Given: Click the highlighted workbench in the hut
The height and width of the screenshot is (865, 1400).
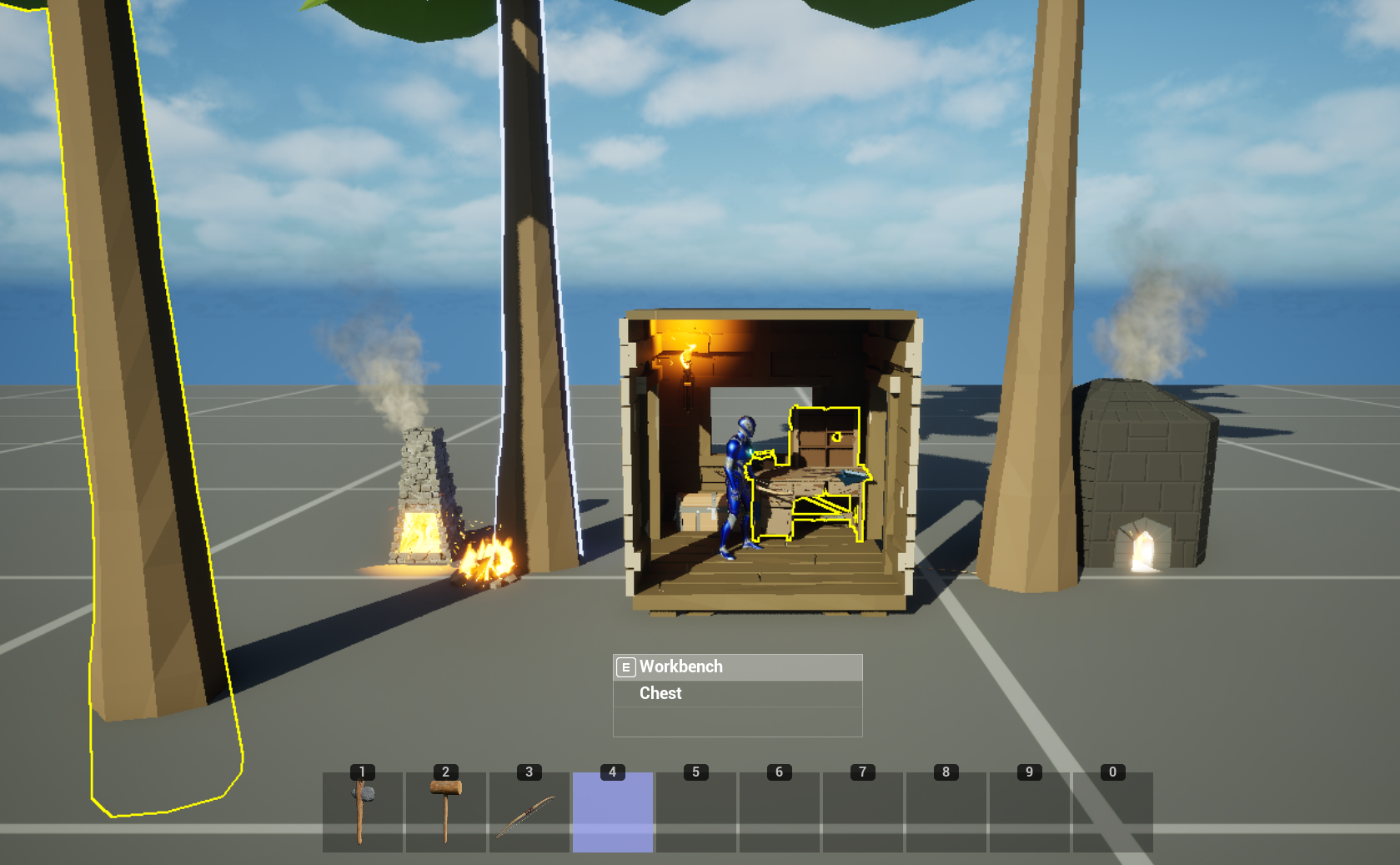Looking at the screenshot, I should click(x=800, y=492).
